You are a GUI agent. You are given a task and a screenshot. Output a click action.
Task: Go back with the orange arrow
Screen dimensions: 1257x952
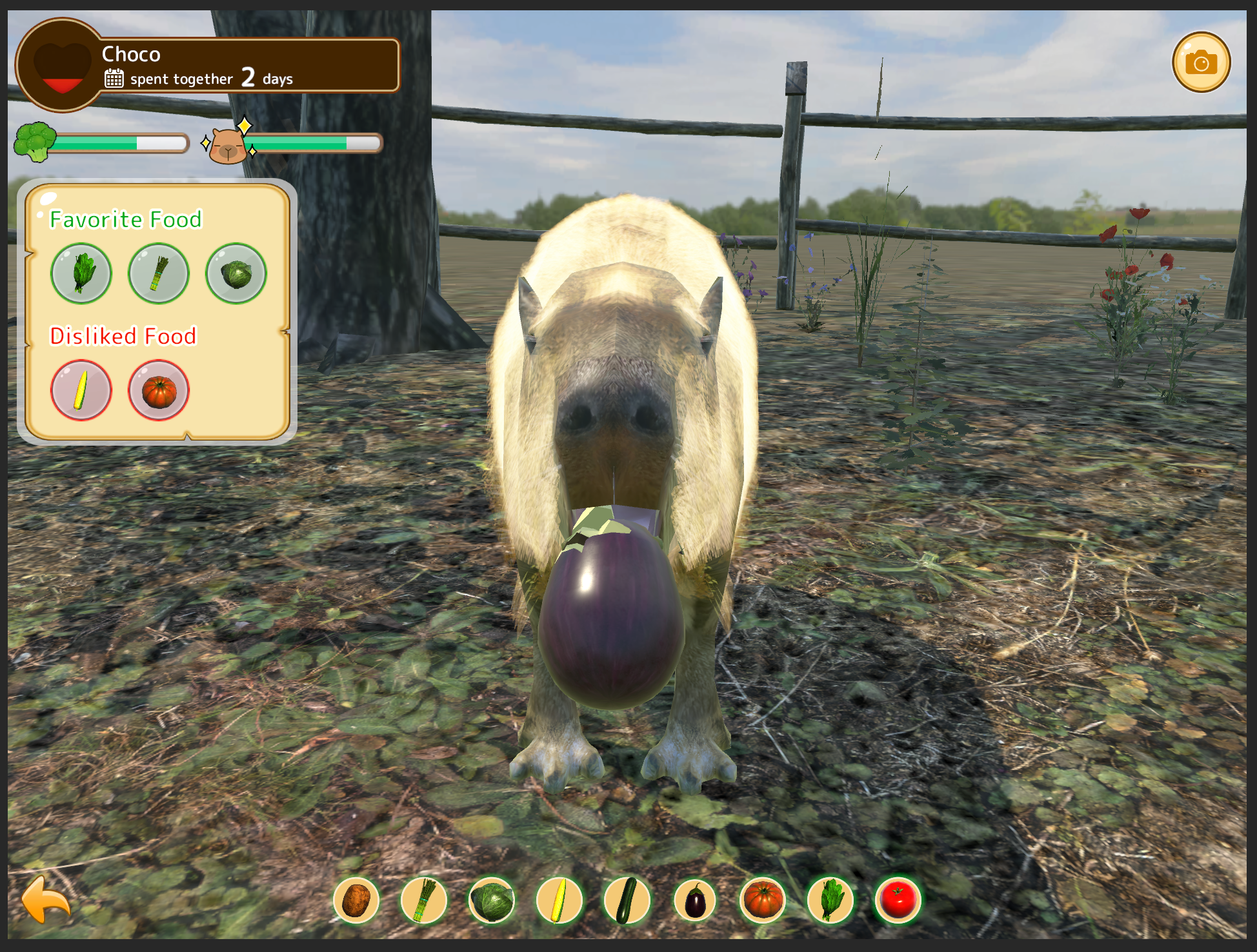[46, 899]
